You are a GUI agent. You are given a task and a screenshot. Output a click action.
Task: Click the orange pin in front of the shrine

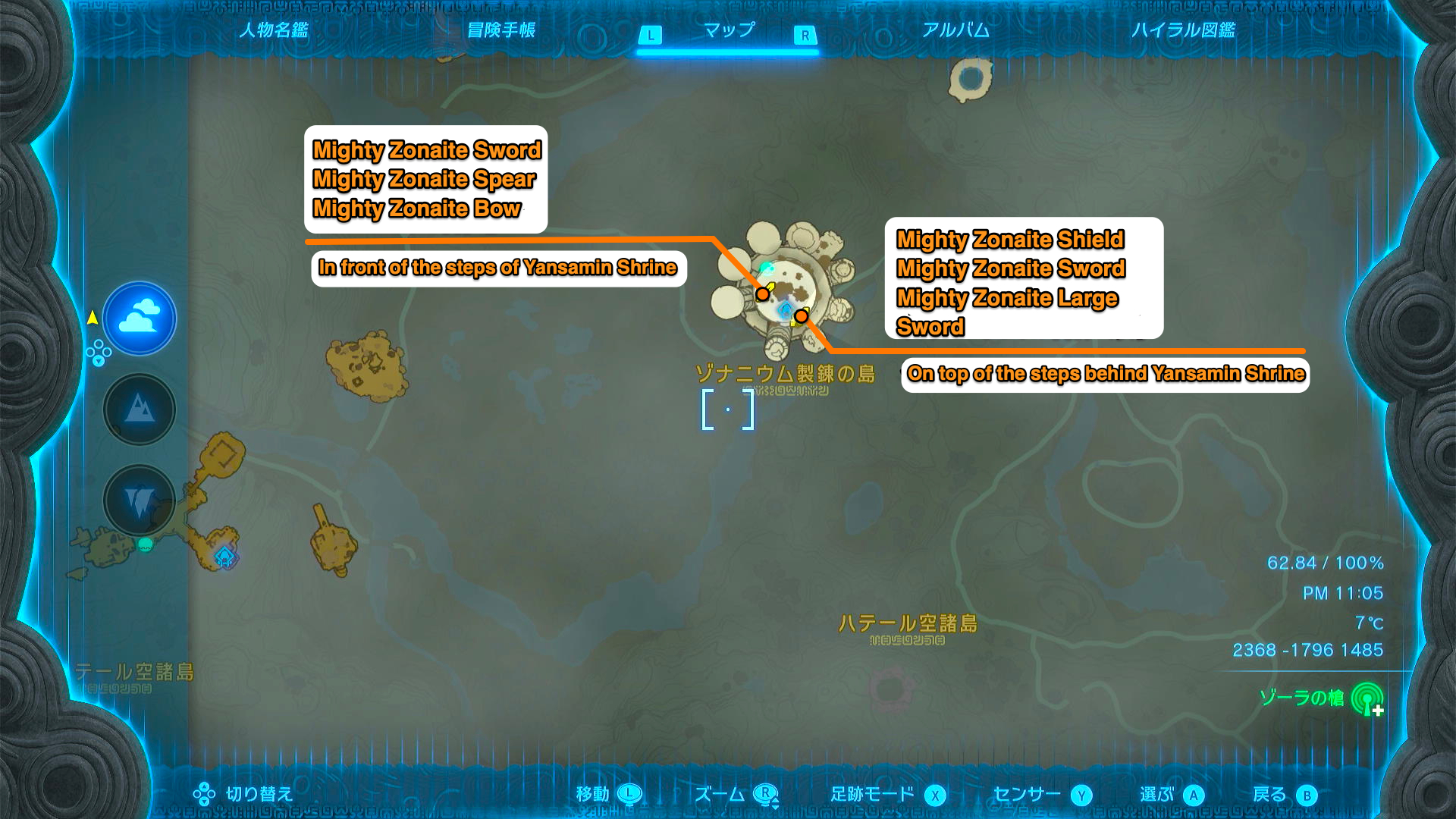(x=762, y=294)
